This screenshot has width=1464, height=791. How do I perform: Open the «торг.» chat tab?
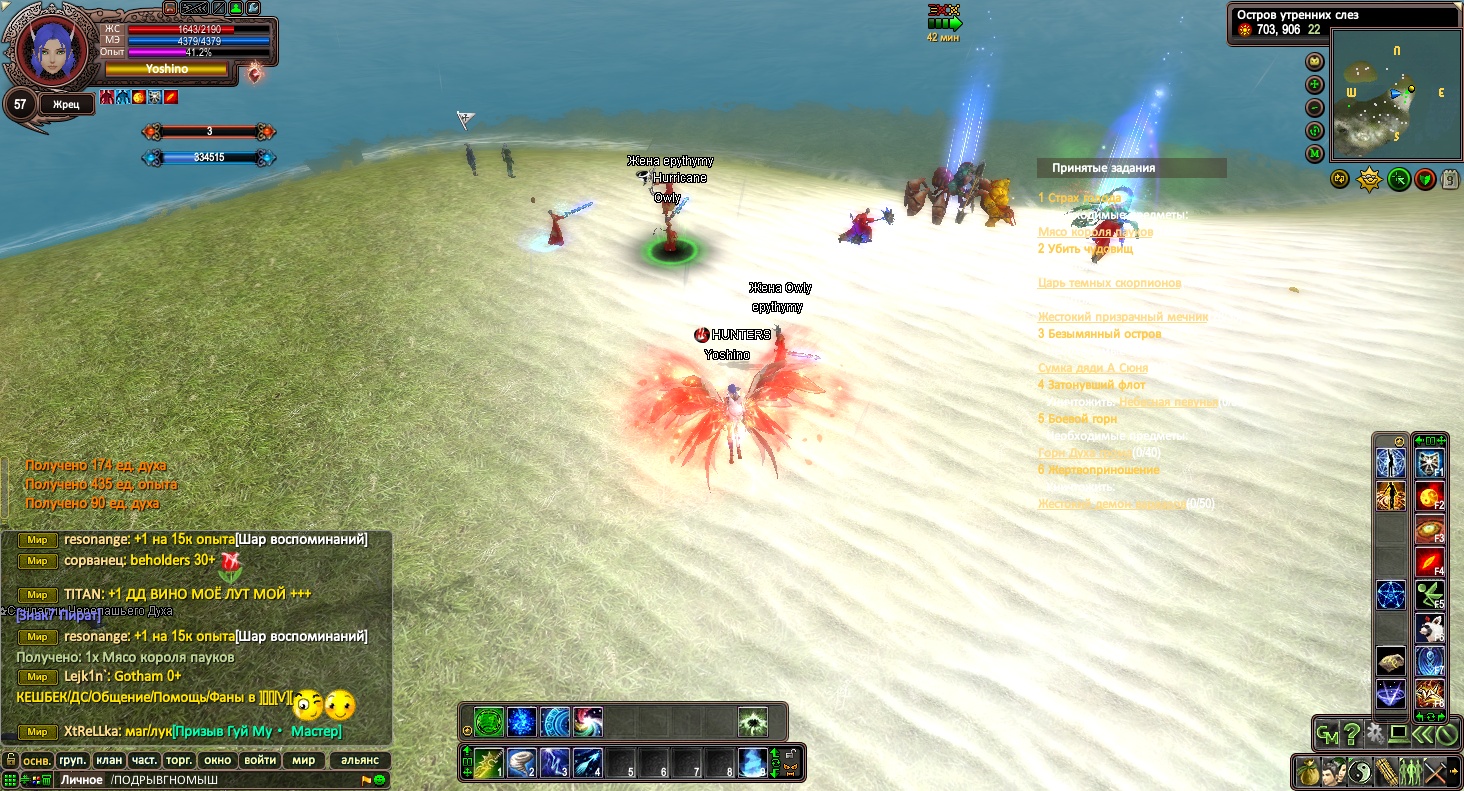pyautogui.click(x=180, y=760)
